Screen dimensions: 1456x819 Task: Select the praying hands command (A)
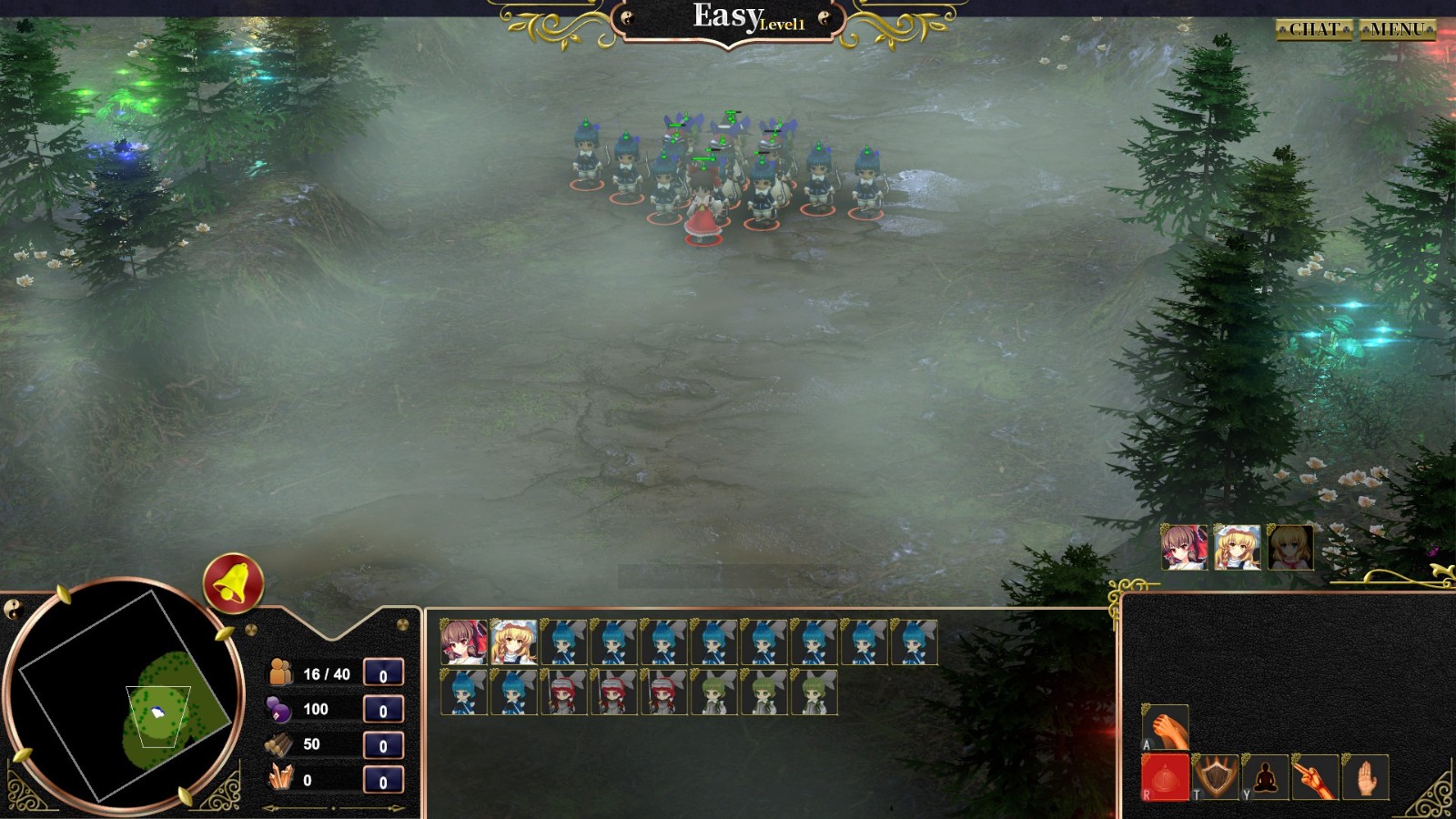pyautogui.click(x=1168, y=728)
